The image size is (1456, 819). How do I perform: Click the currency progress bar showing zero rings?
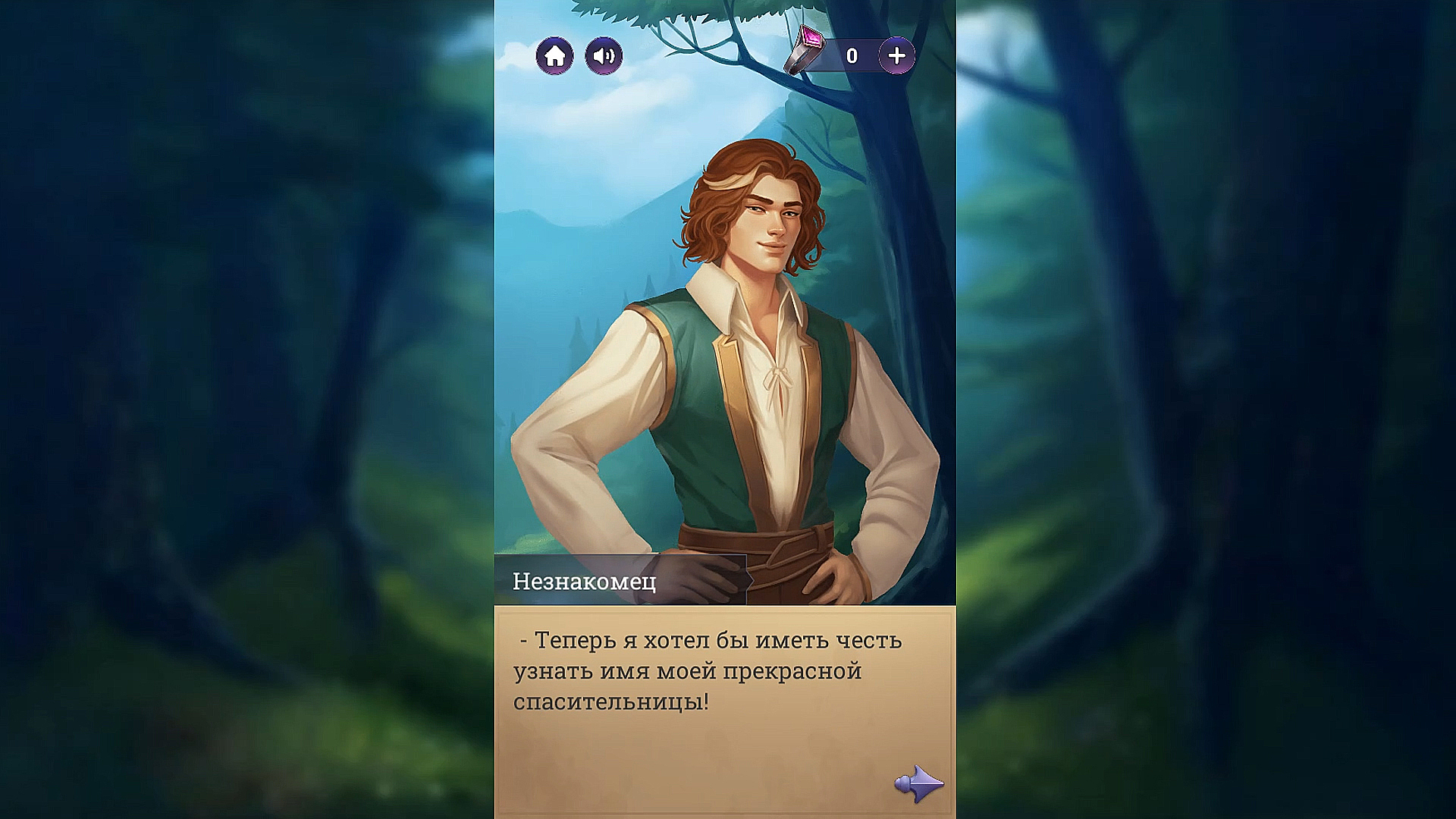853,54
